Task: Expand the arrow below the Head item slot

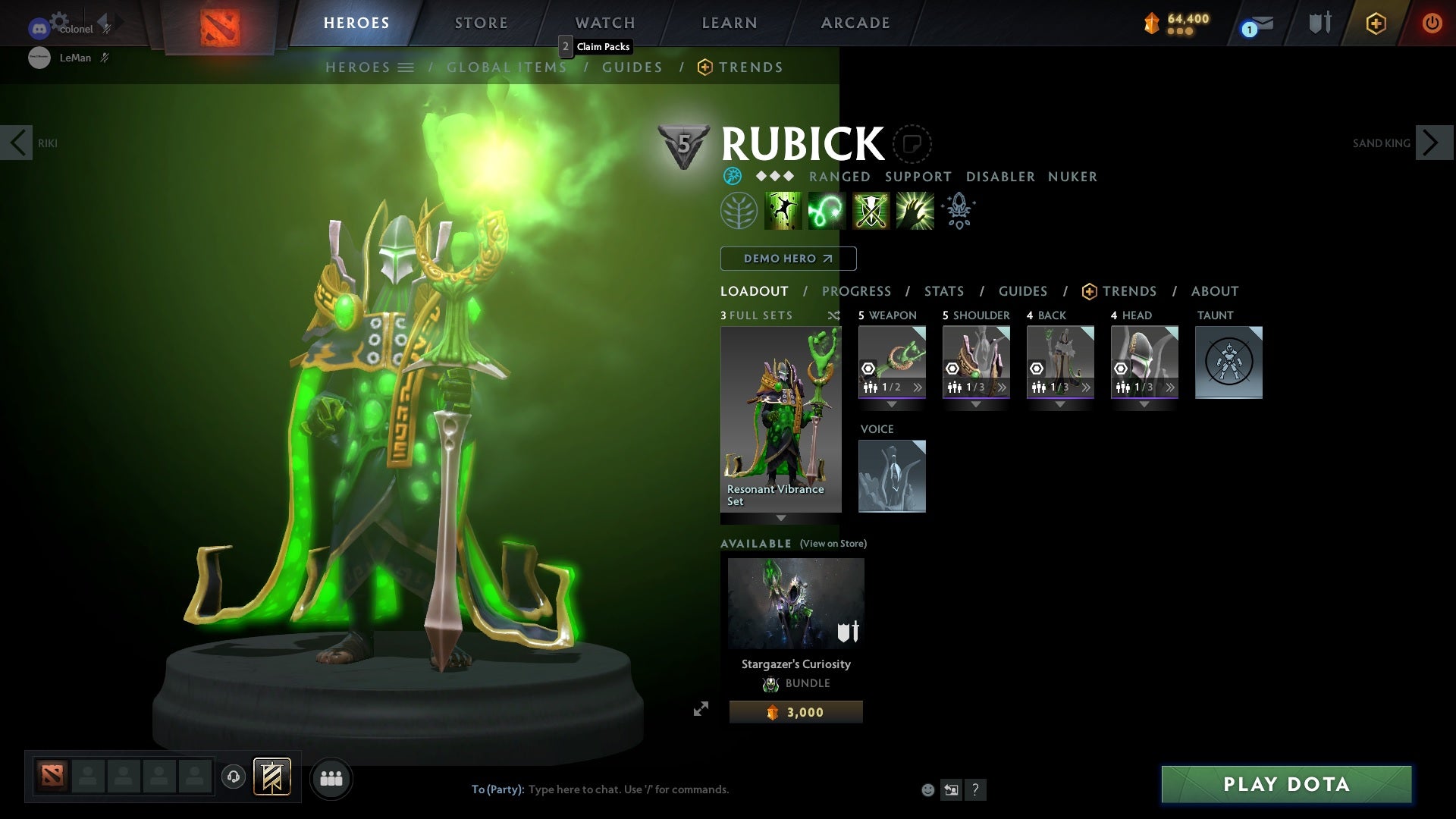Action: tap(1144, 404)
